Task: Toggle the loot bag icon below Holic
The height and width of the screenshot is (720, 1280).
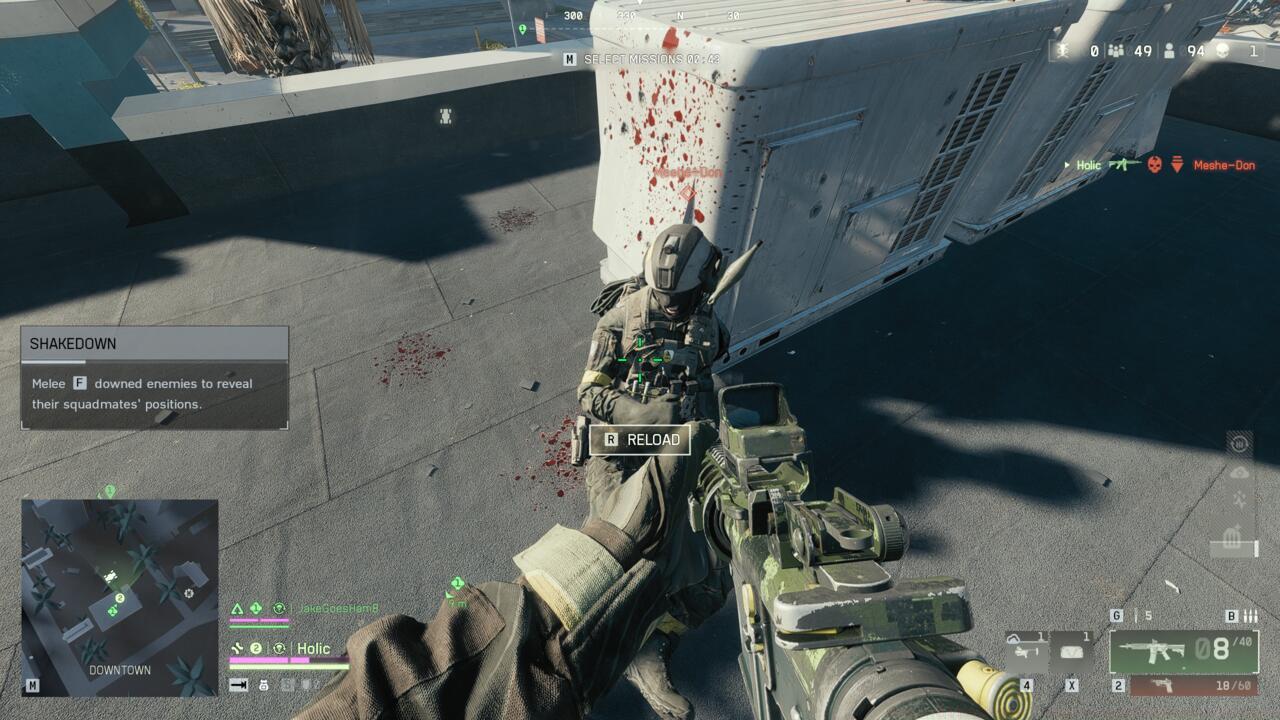Action: [264, 685]
